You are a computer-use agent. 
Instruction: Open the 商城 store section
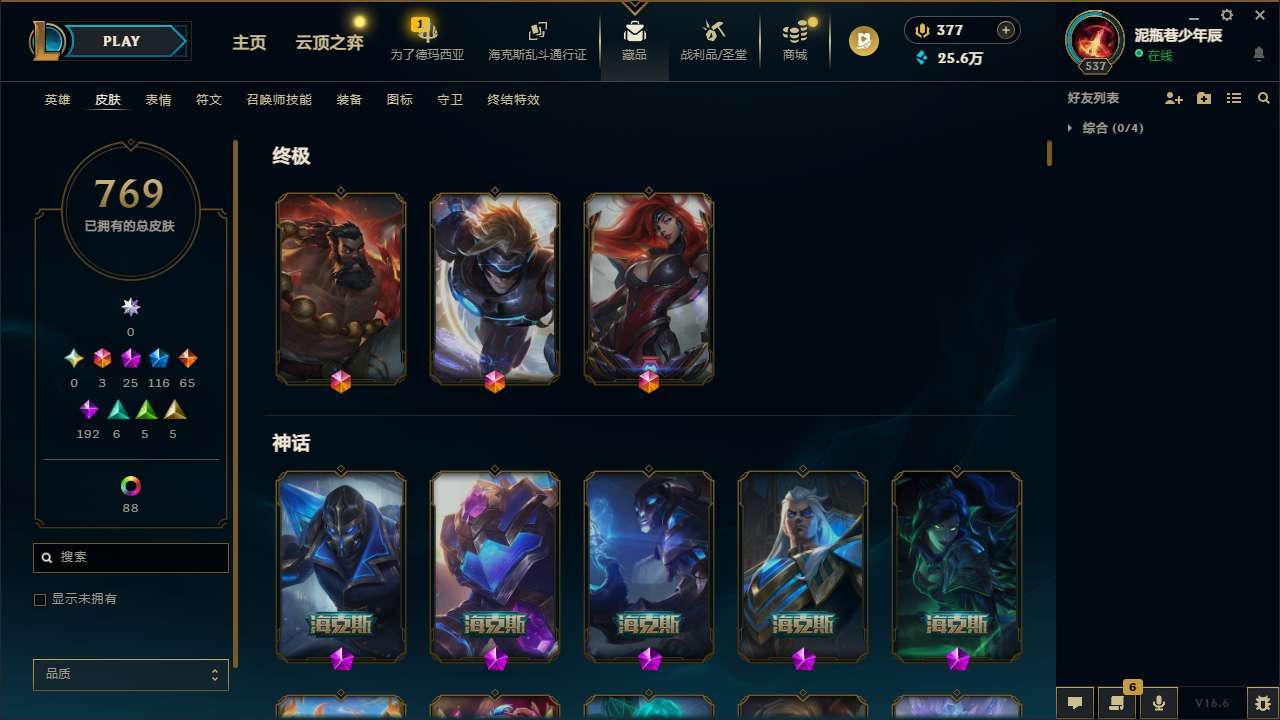(x=794, y=41)
